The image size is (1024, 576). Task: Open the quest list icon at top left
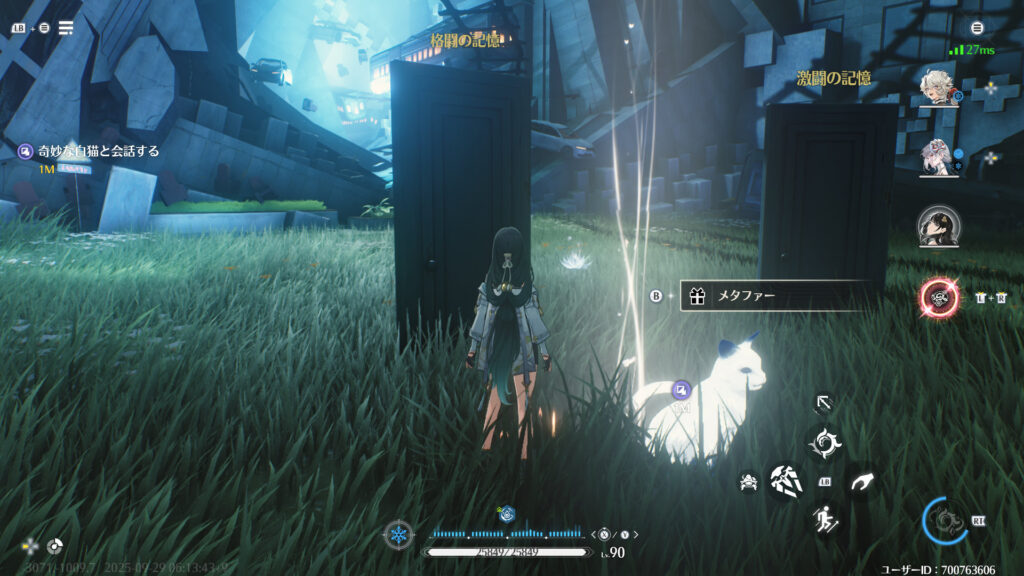[66, 27]
